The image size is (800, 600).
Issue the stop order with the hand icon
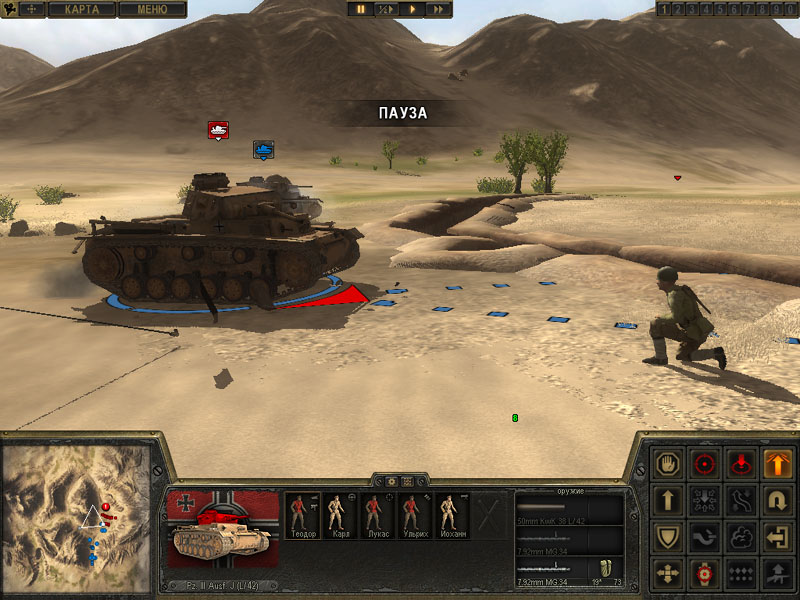point(665,464)
